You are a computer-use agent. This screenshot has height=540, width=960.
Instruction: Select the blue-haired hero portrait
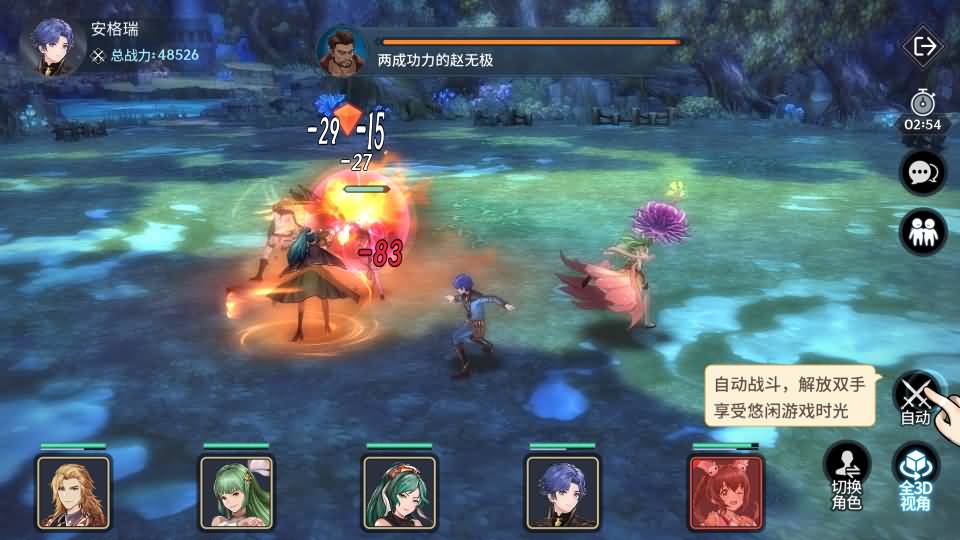(563, 491)
